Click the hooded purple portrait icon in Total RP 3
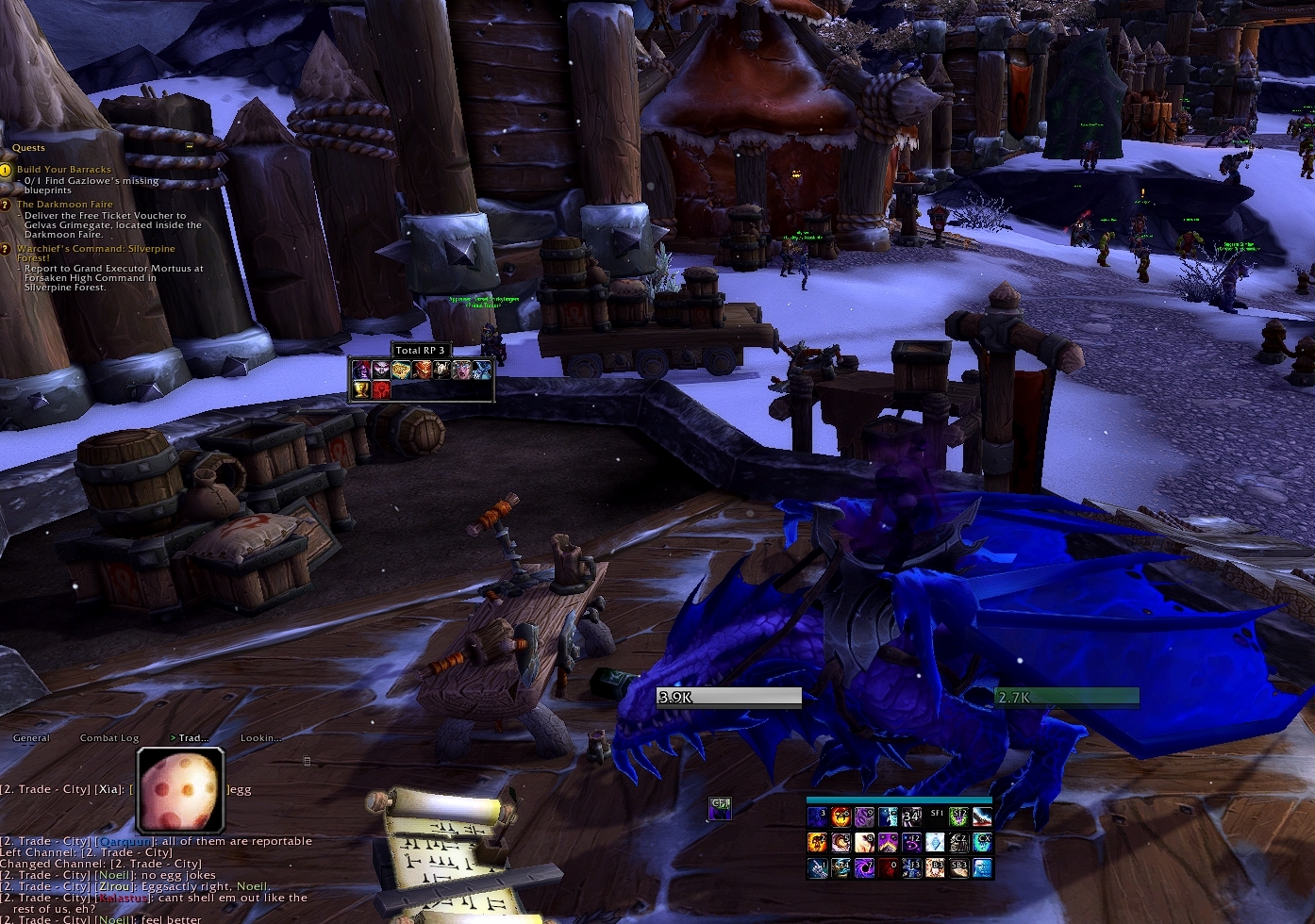Screen dimensions: 1315x924 [x=361, y=370]
